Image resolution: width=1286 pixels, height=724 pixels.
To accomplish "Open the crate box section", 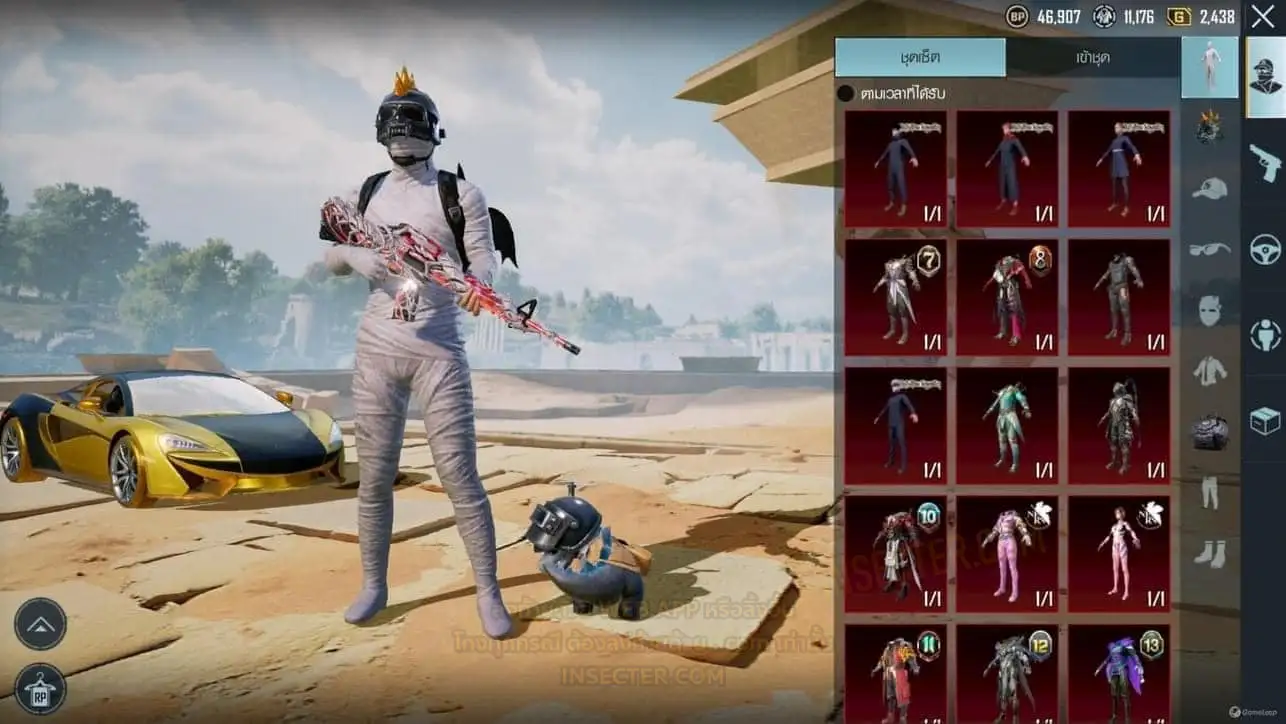I will tap(1265, 421).
